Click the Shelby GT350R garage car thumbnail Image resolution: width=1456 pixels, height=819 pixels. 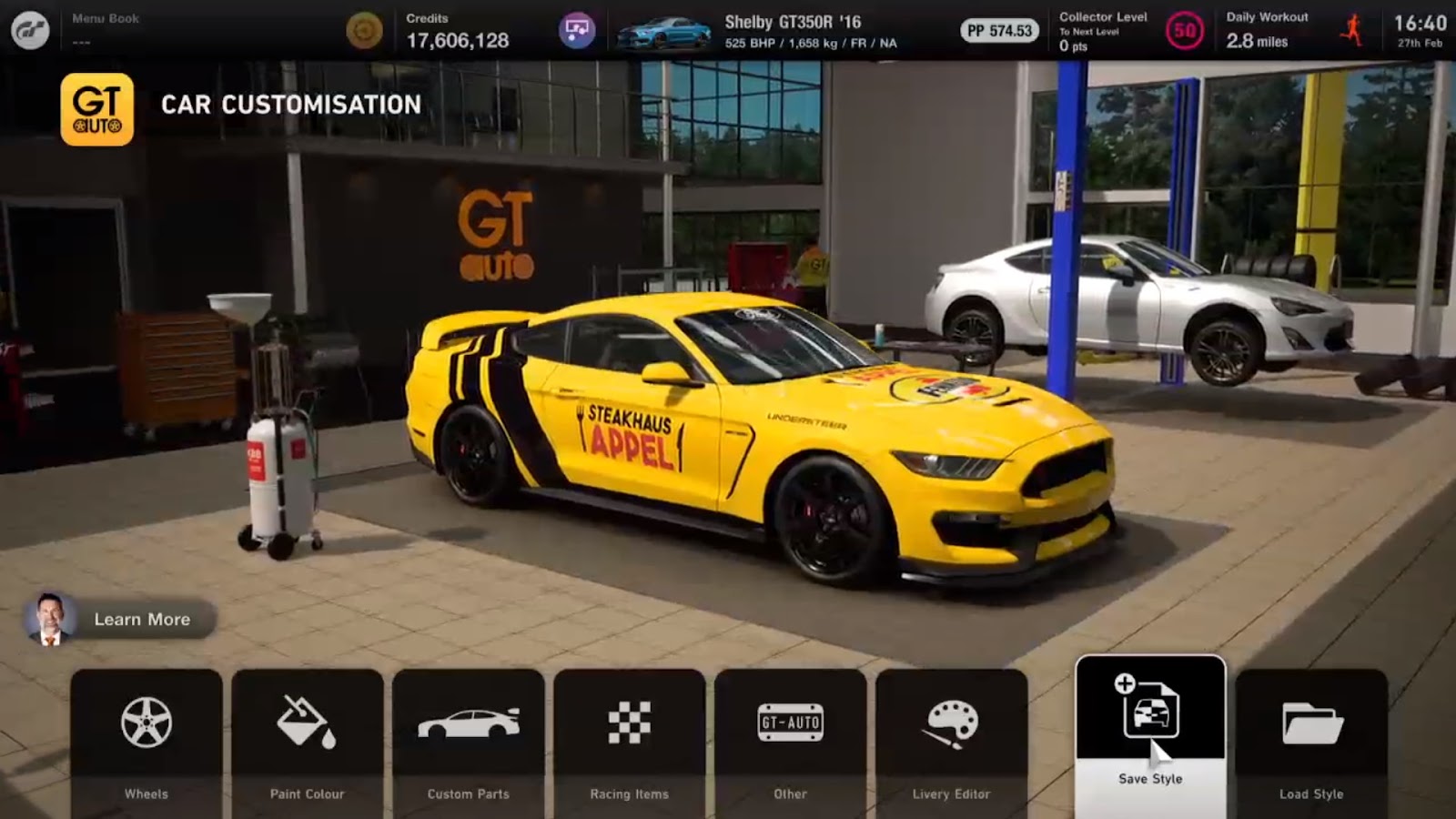pos(664,33)
